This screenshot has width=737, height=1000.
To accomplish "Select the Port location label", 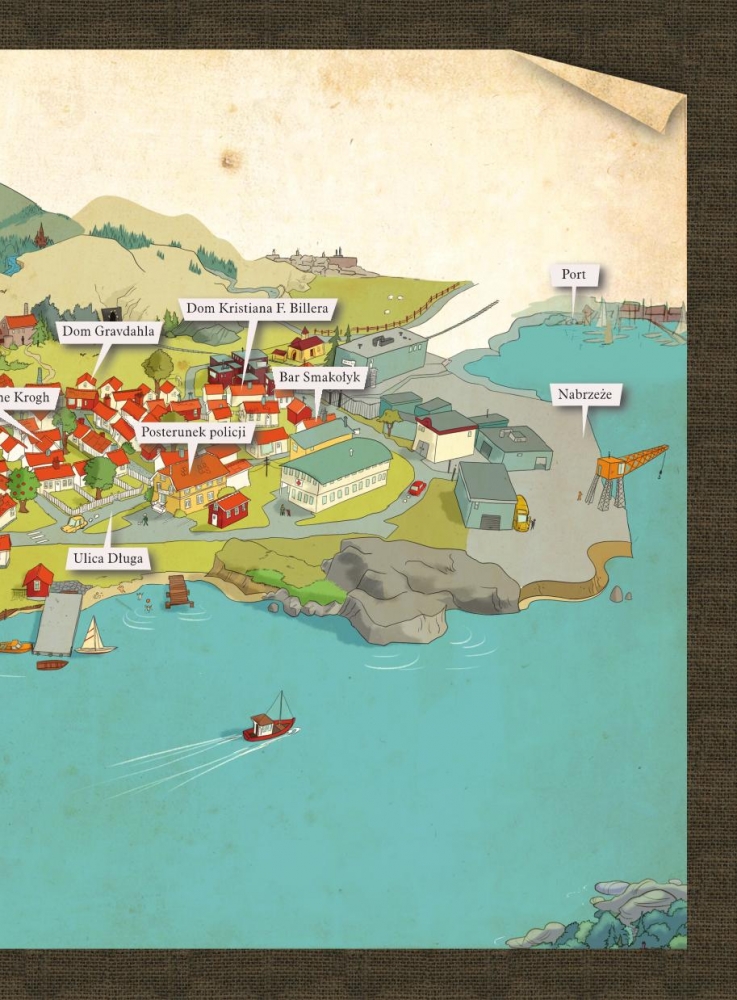I will 574,275.
